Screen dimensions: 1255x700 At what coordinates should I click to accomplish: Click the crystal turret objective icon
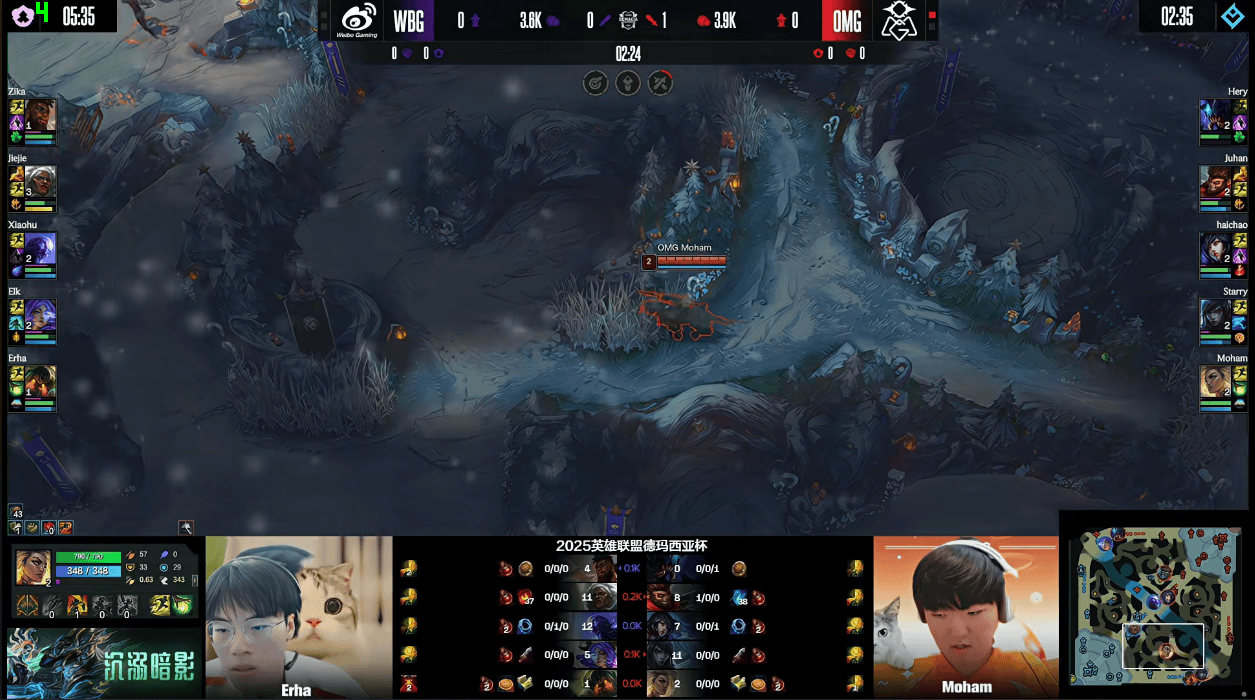pos(628,83)
